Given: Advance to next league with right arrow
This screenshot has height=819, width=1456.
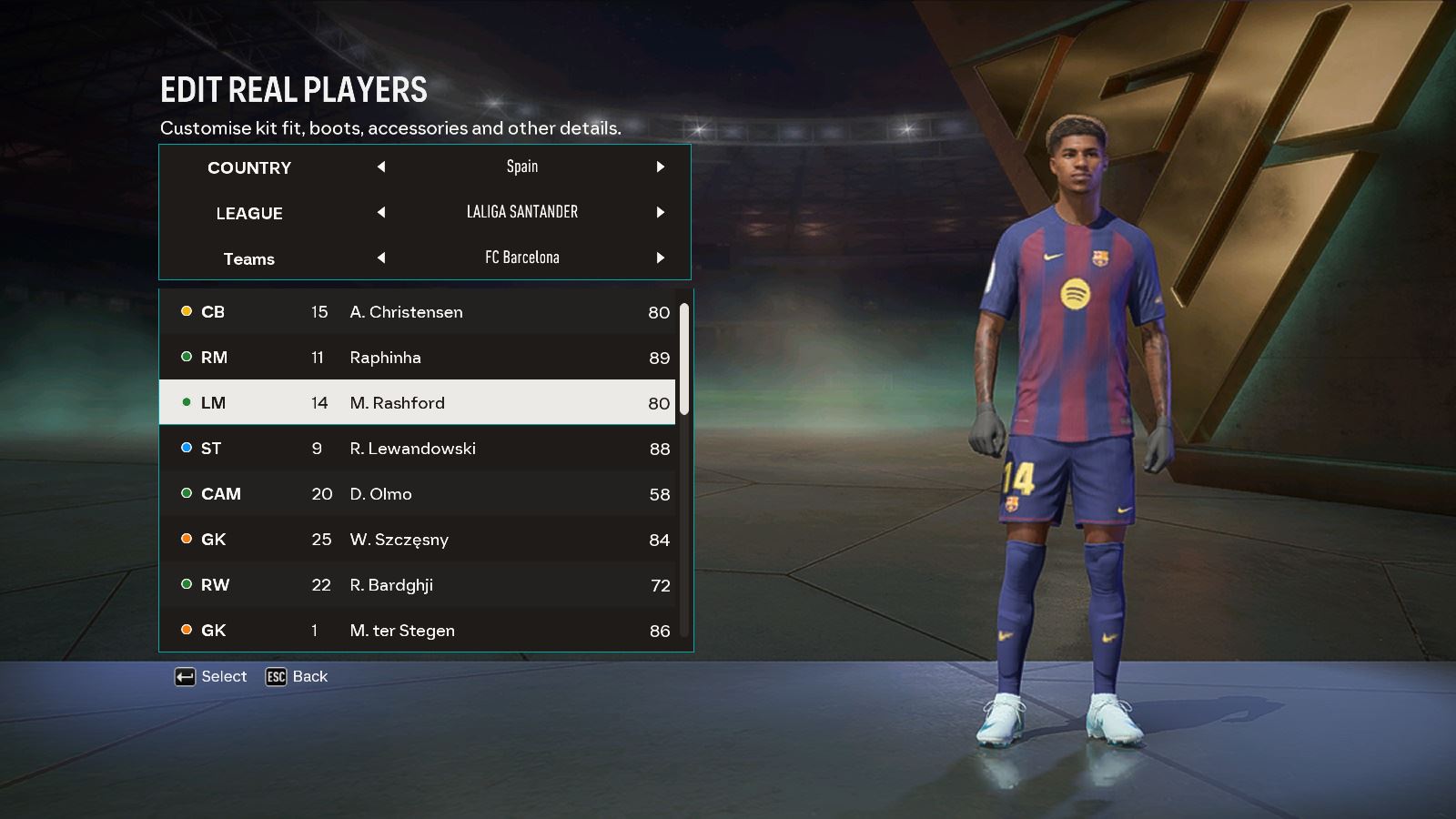Looking at the screenshot, I should 661,212.
